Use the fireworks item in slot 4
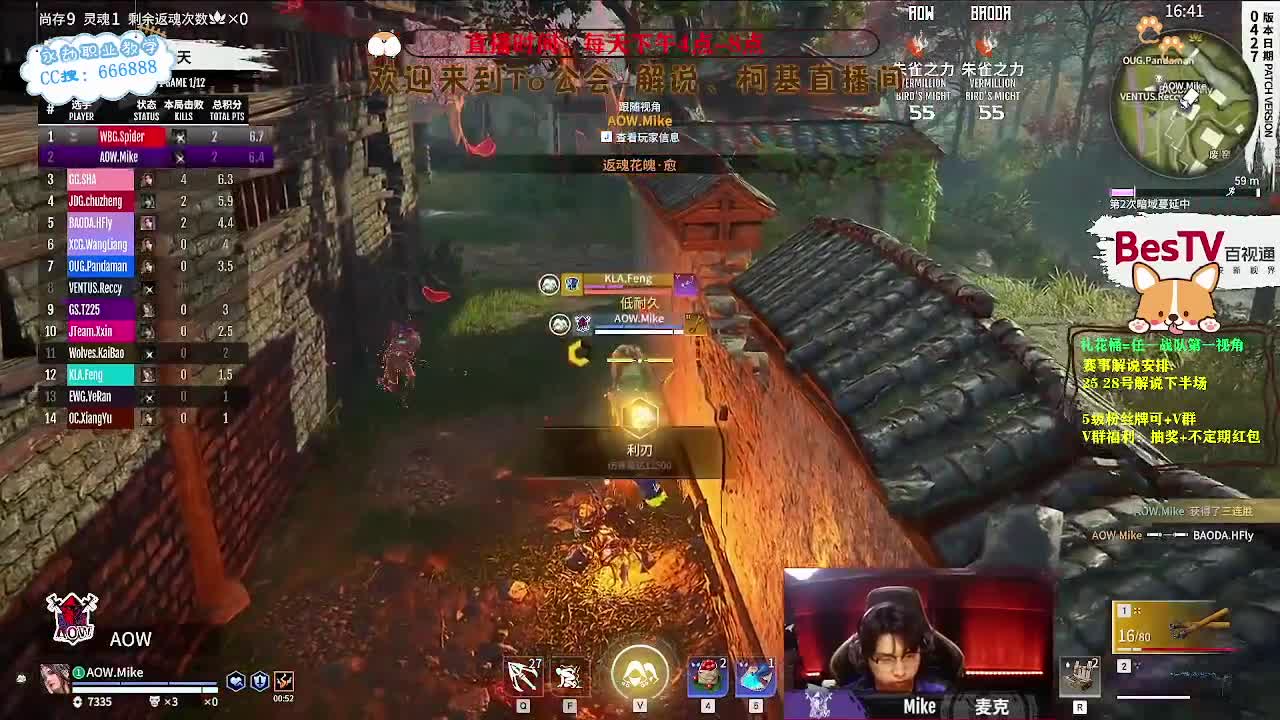Viewport: 1280px width, 720px height. coord(705,675)
